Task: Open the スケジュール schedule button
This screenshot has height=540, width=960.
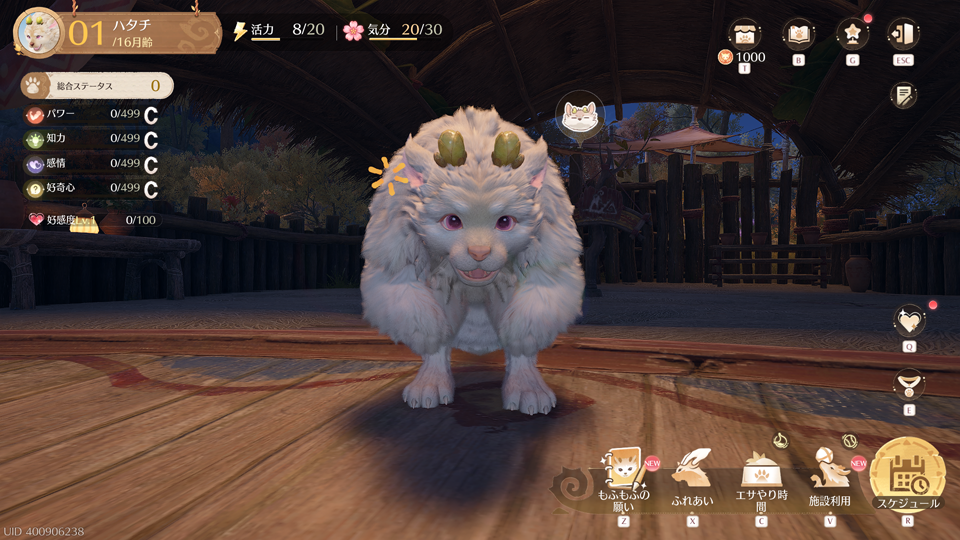Action: point(907,474)
